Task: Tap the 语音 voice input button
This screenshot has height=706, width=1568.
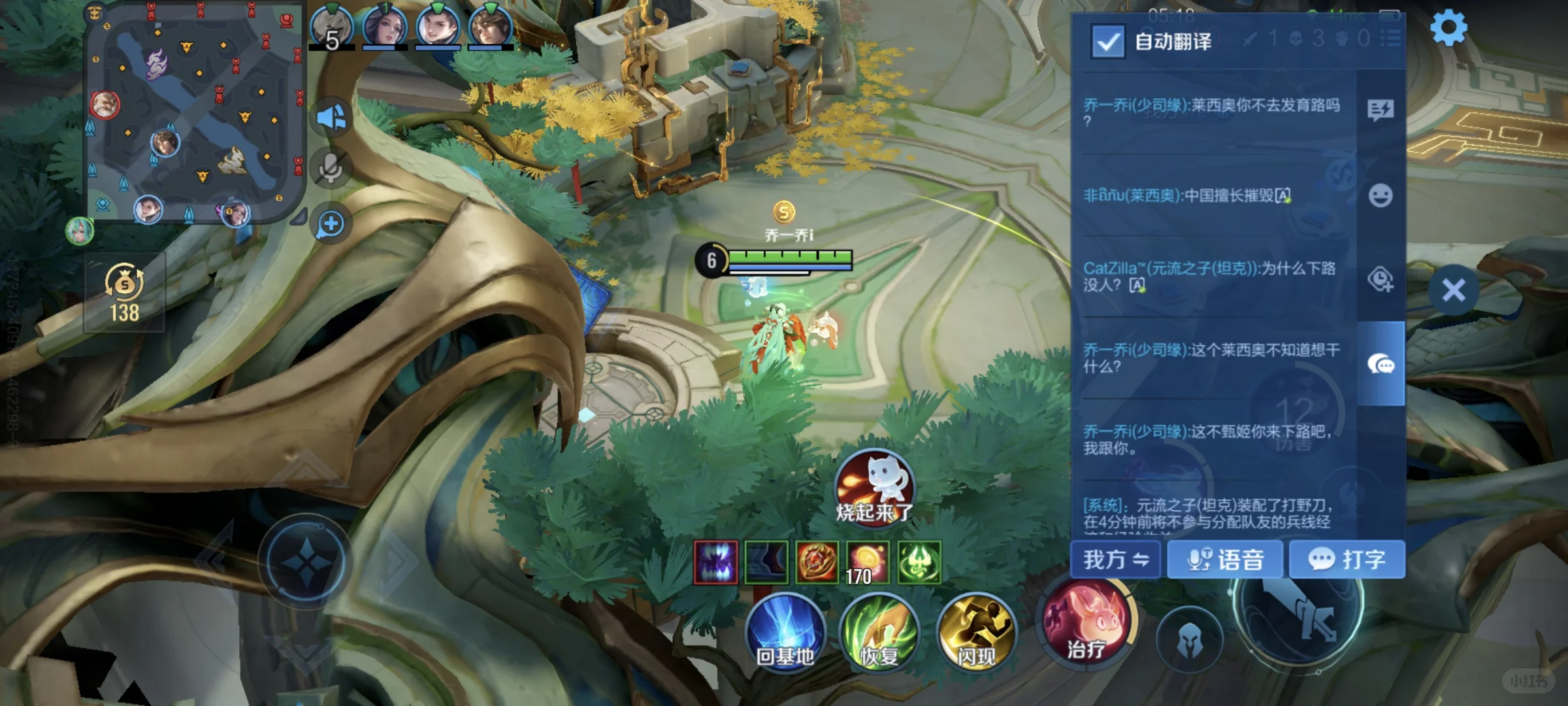Action: 1225,560
